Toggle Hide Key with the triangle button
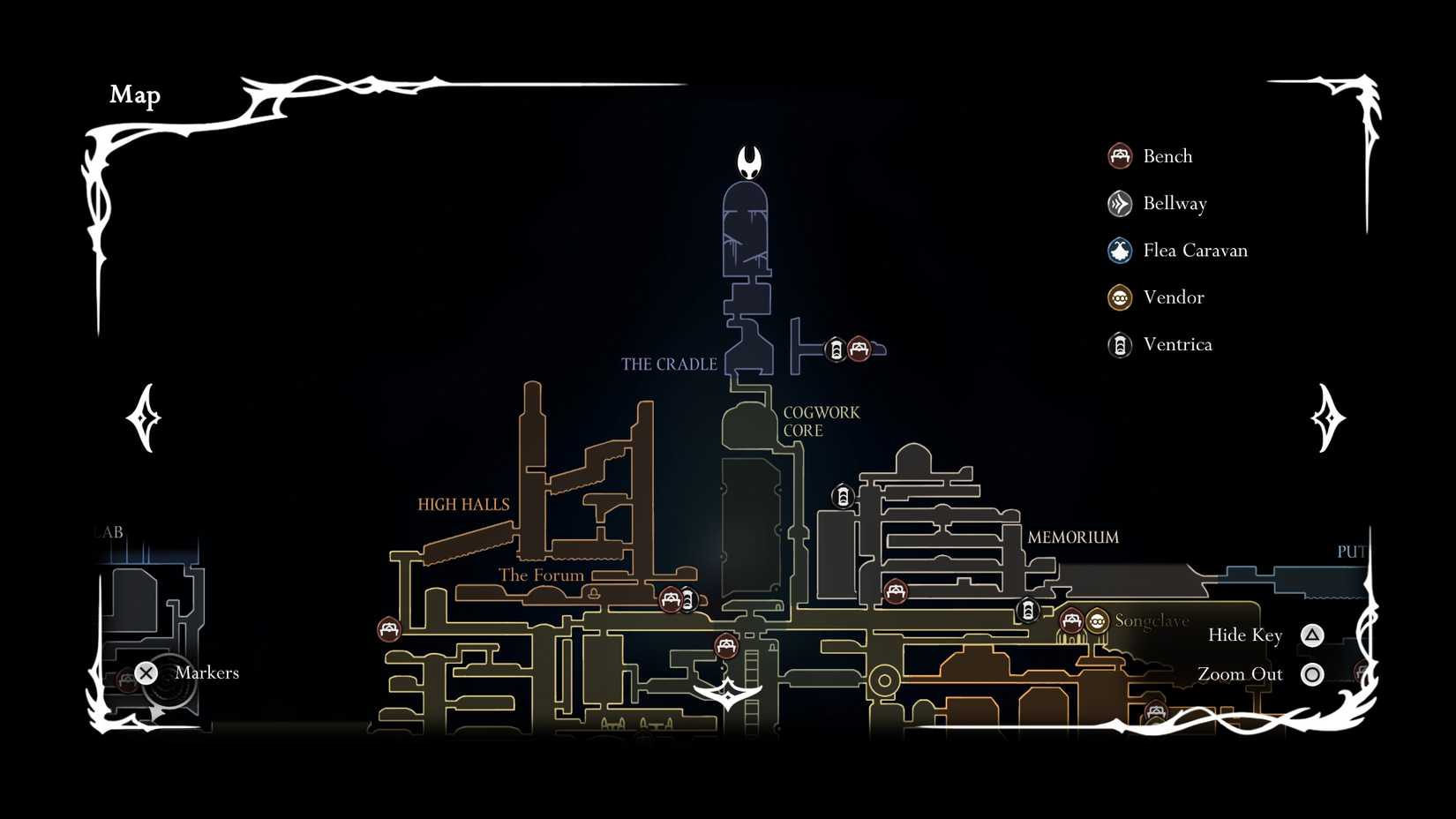Image resolution: width=1456 pixels, height=819 pixels. tap(1312, 634)
